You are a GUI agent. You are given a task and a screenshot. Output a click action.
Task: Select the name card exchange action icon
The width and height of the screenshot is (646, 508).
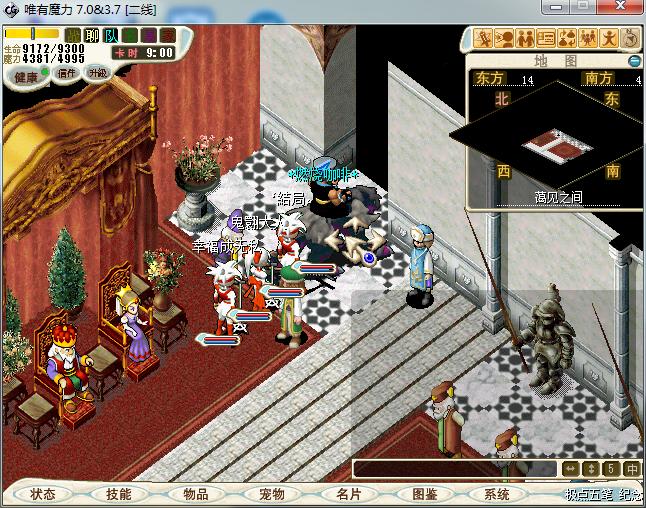546,39
